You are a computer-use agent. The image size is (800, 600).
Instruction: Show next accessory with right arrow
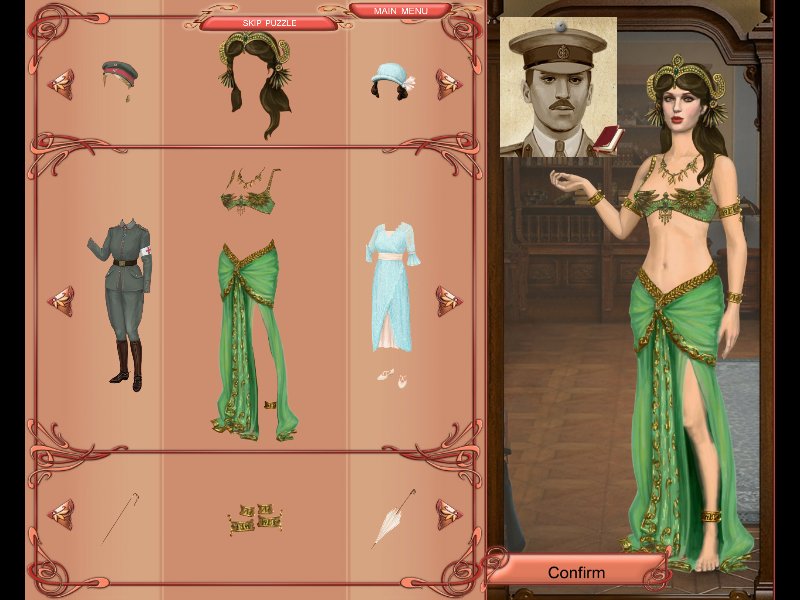[449, 513]
